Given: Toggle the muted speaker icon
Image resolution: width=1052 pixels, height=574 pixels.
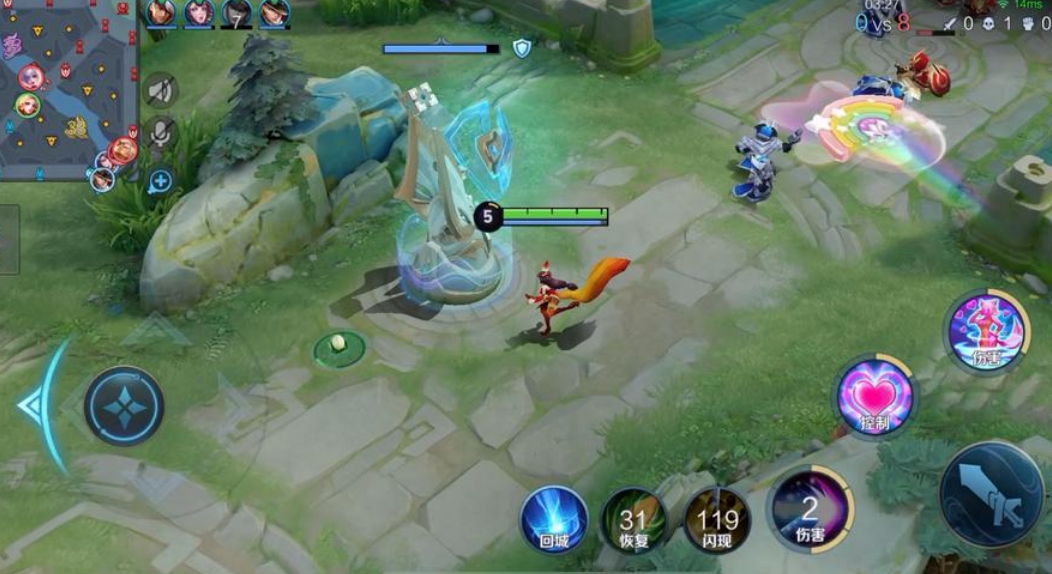Looking at the screenshot, I should [x=160, y=91].
